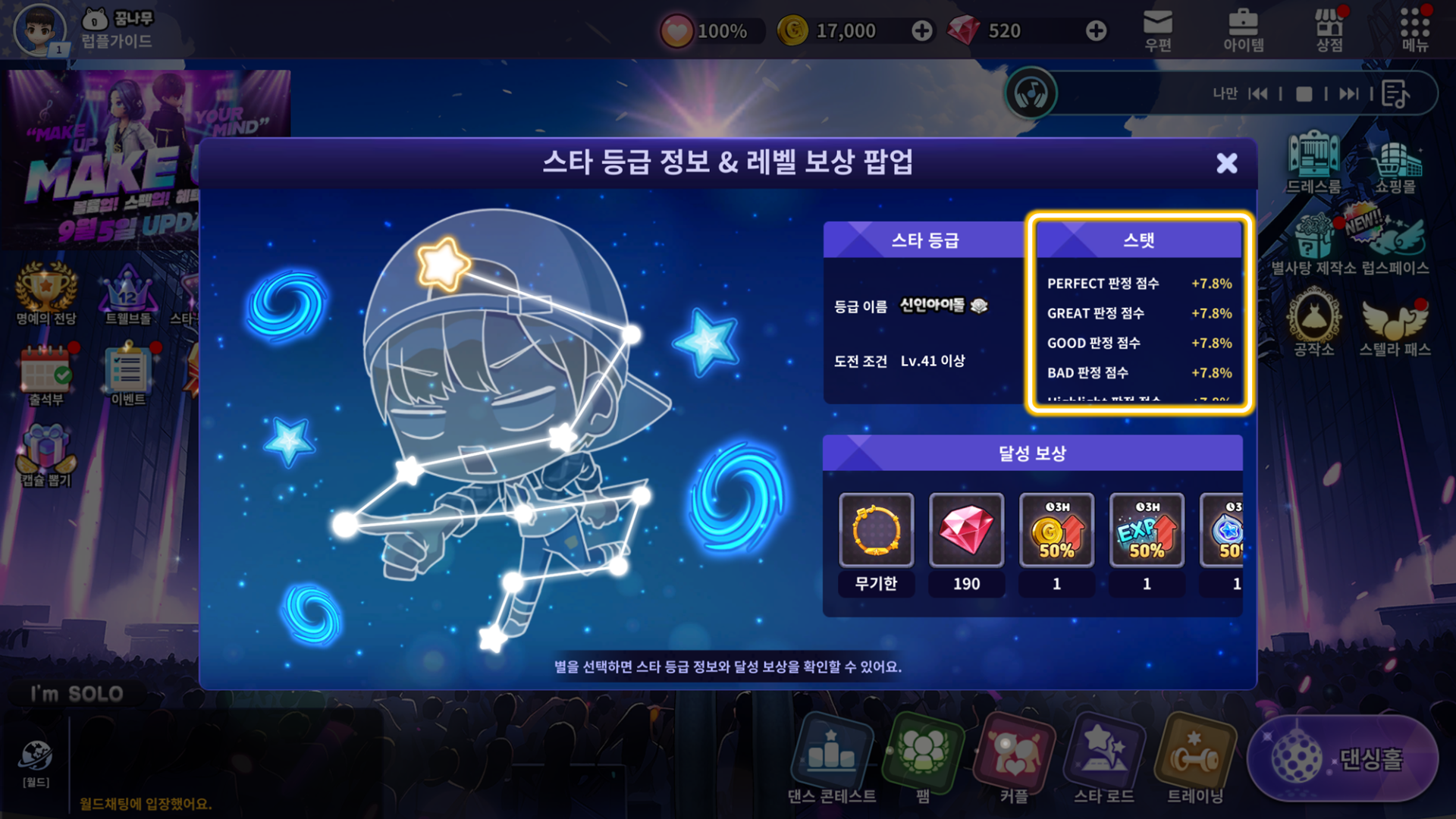Image resolution: width=1456 pixels, height=819 pixels.
Task: Add more gold coins with plus button
Action: [922, 31]
